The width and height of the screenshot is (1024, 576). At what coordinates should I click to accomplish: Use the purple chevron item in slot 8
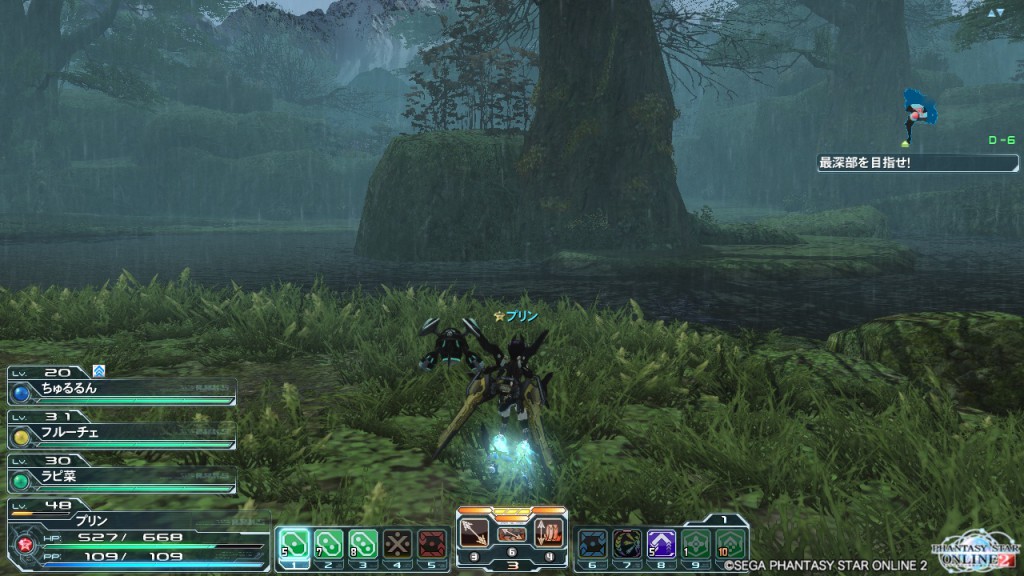point(661,543)
